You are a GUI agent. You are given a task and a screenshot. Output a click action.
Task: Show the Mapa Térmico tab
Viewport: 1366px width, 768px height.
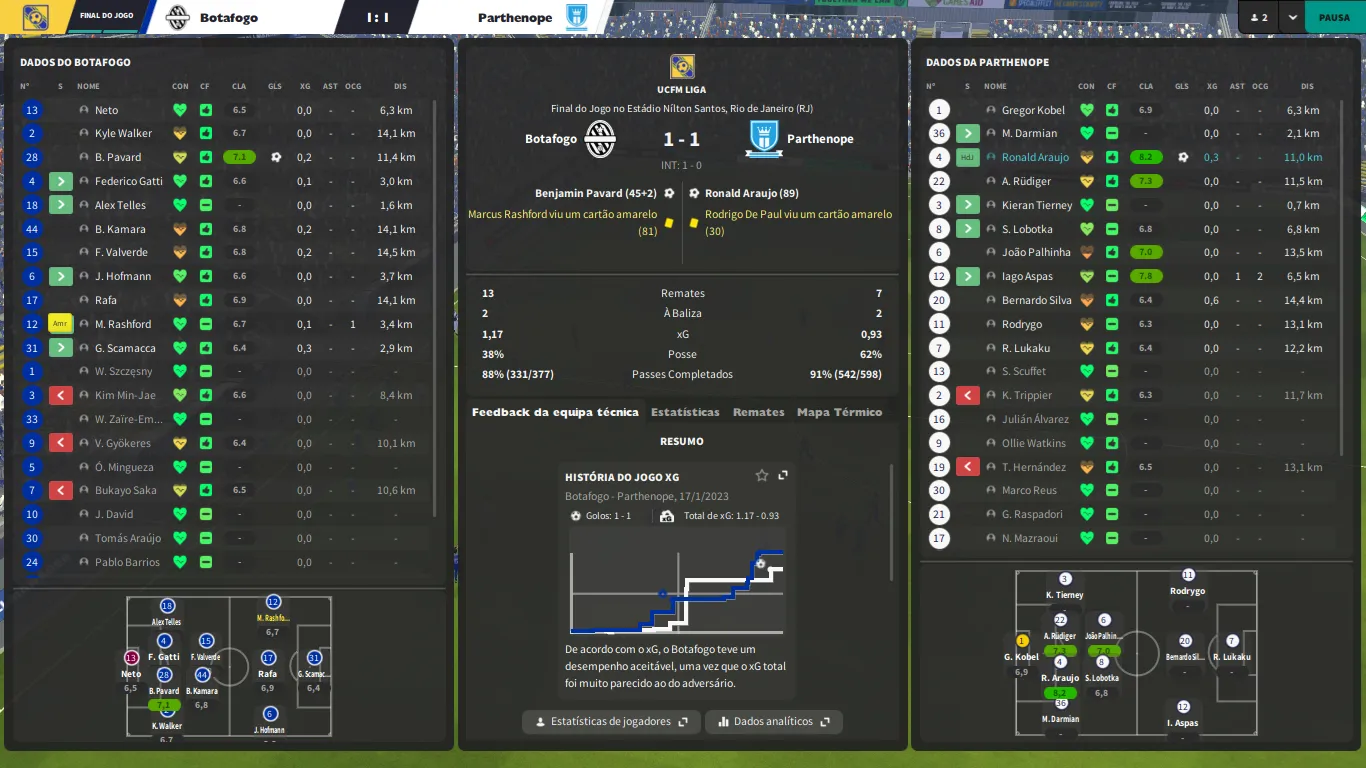click(x=839, y=412)
